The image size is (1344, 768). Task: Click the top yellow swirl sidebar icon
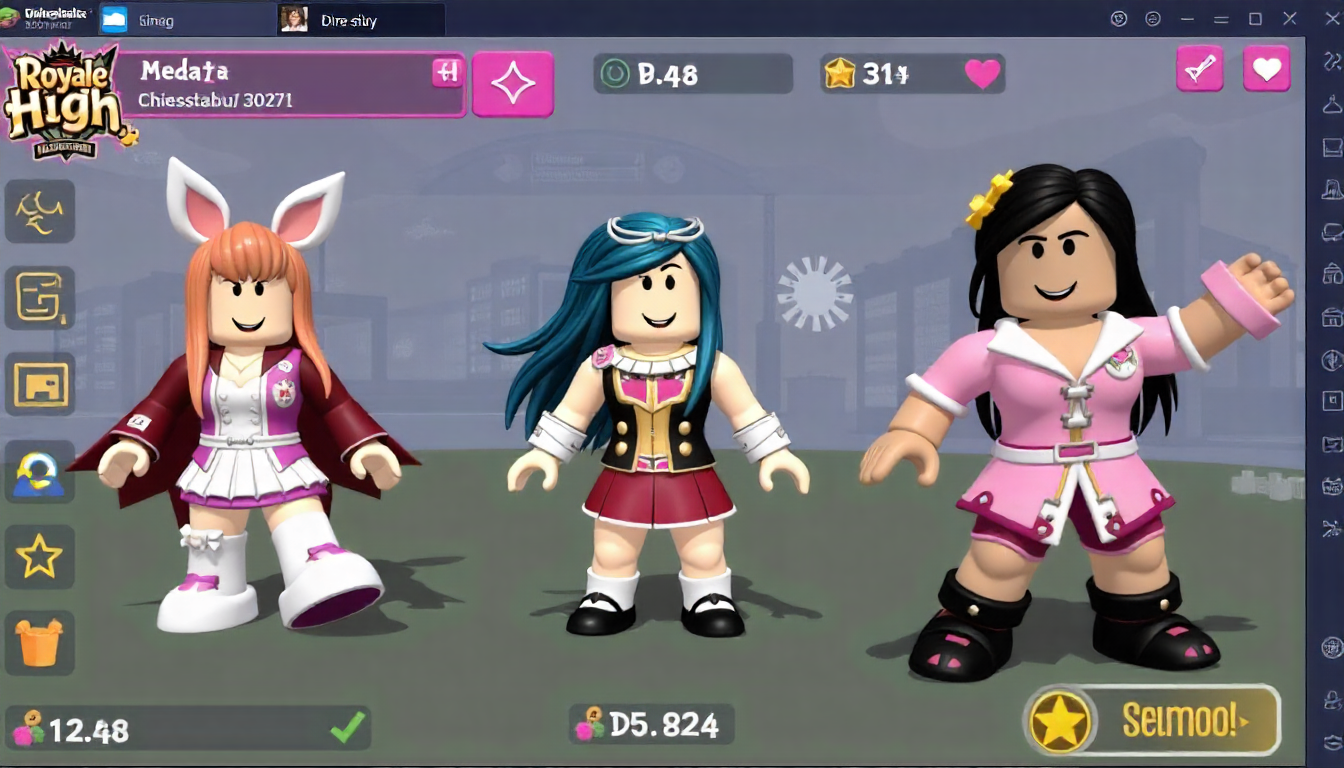pos(40,211)
